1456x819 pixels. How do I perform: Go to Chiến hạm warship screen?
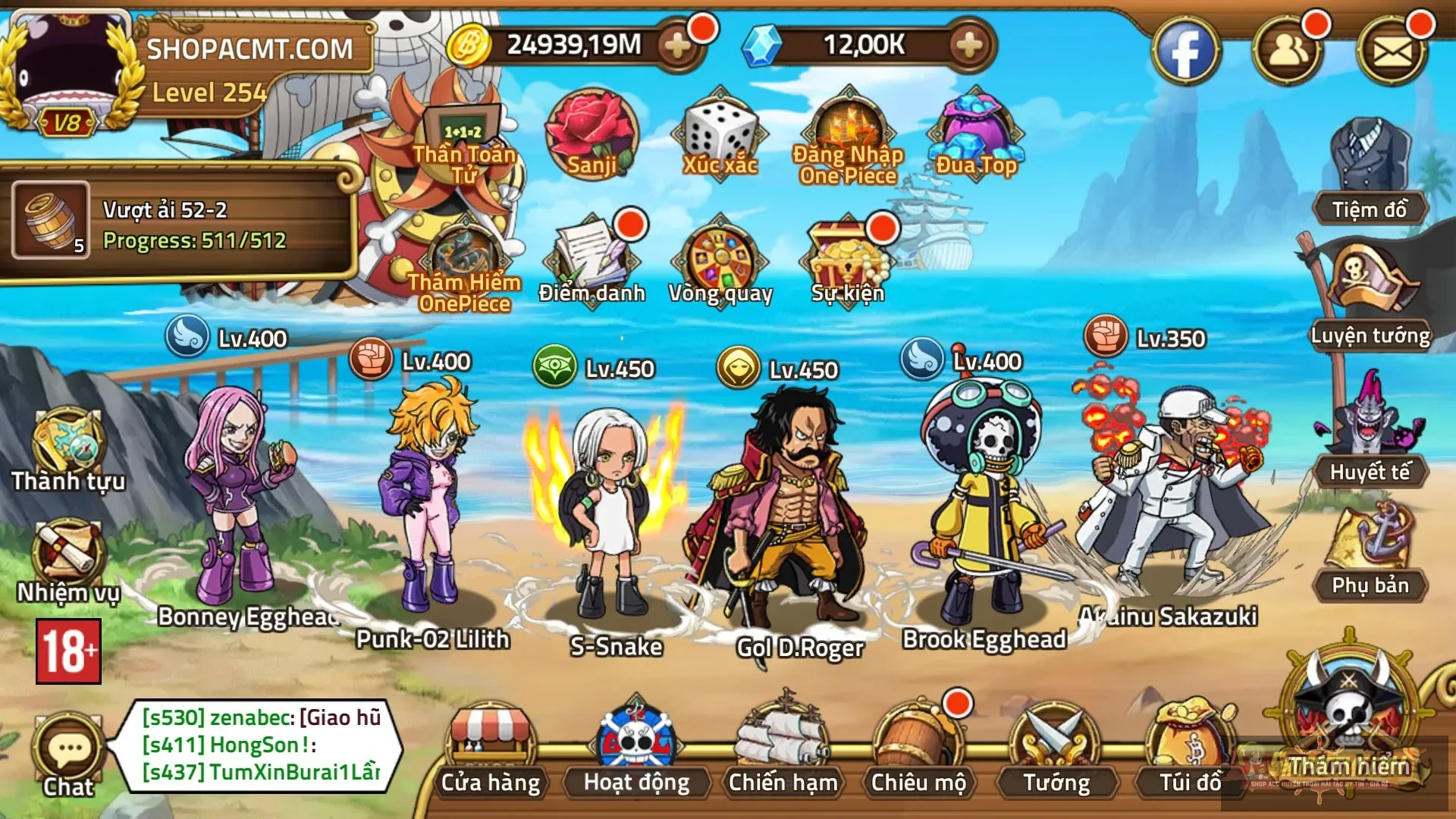[x=783, y=747]
